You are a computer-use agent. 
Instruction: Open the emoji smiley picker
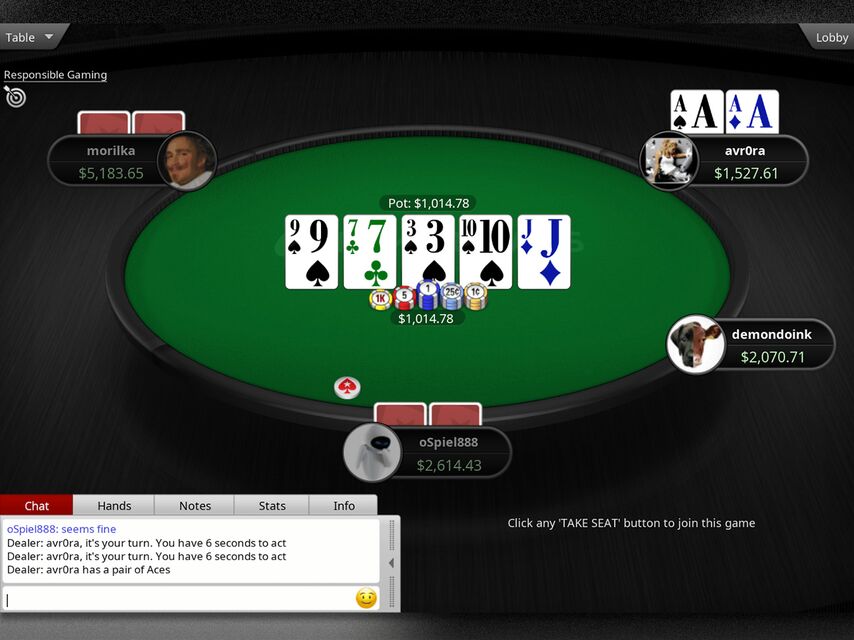[366, 598]
